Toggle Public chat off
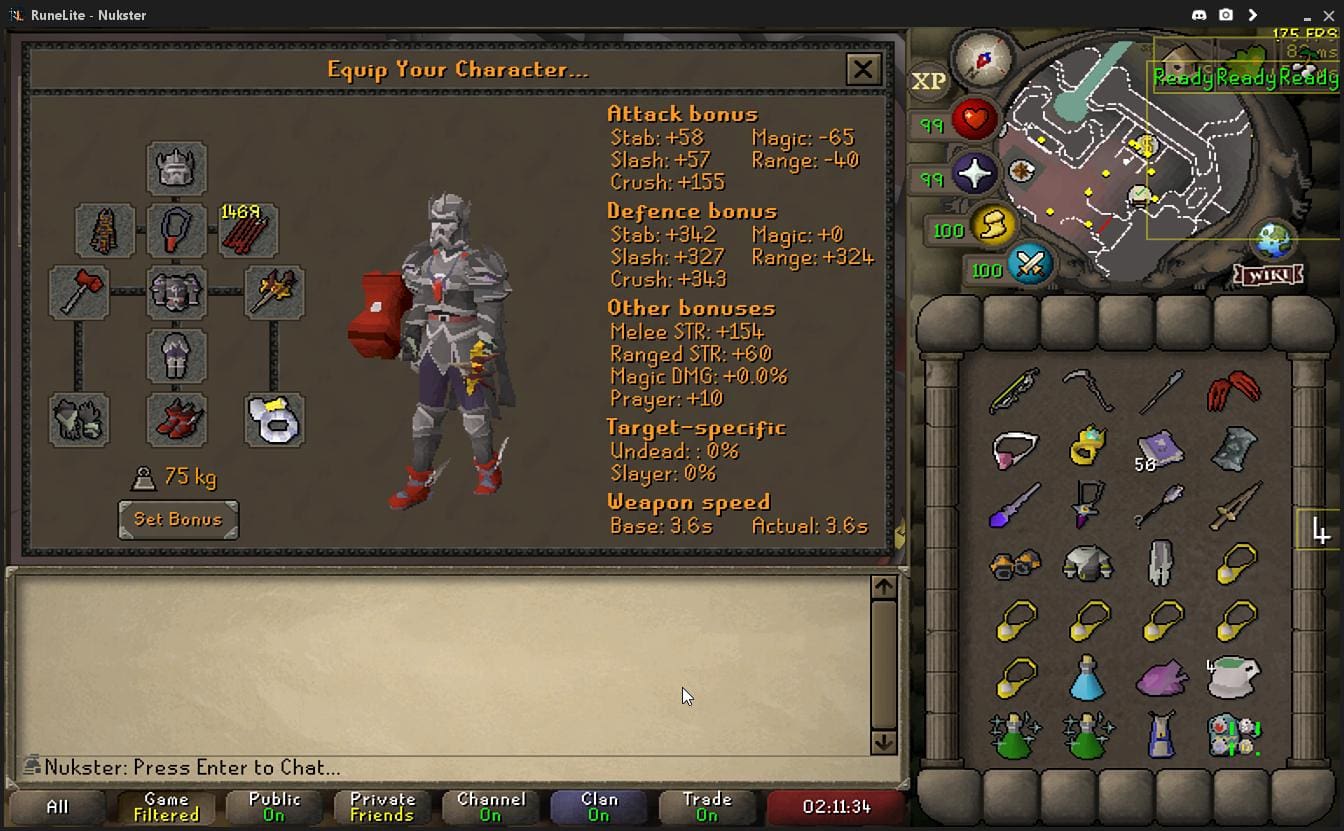Viewport: 1344px width, 831px height. click(x=274, y=806)
